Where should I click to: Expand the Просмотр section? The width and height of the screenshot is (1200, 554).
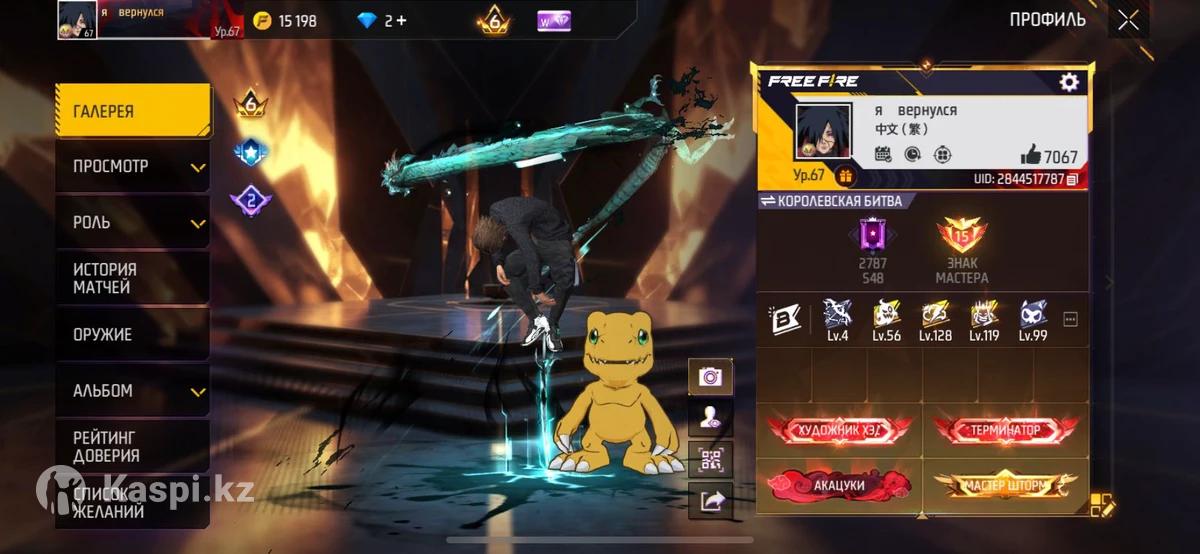pos(133,166)
